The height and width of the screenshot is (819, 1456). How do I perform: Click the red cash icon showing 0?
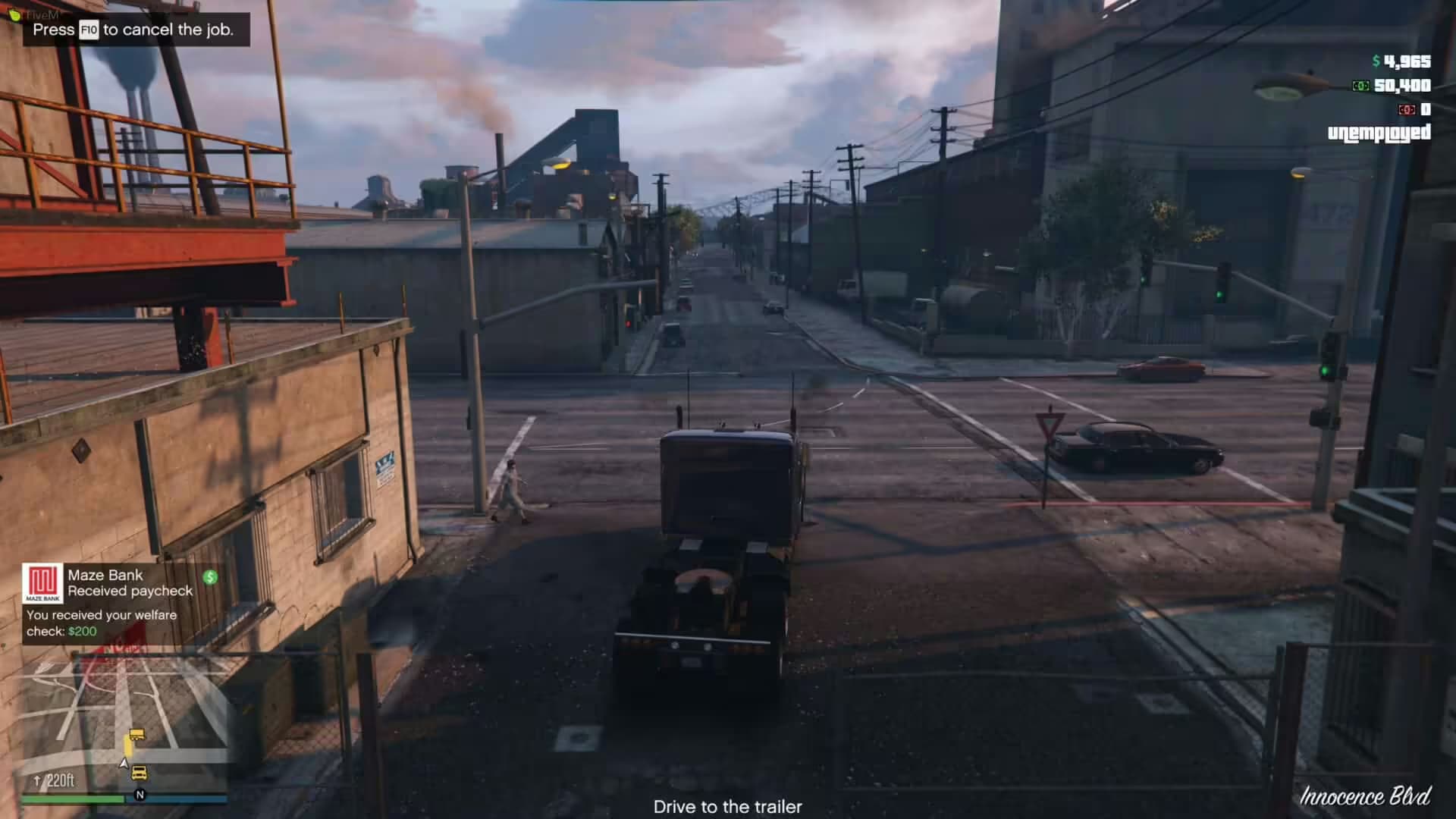1407,108
